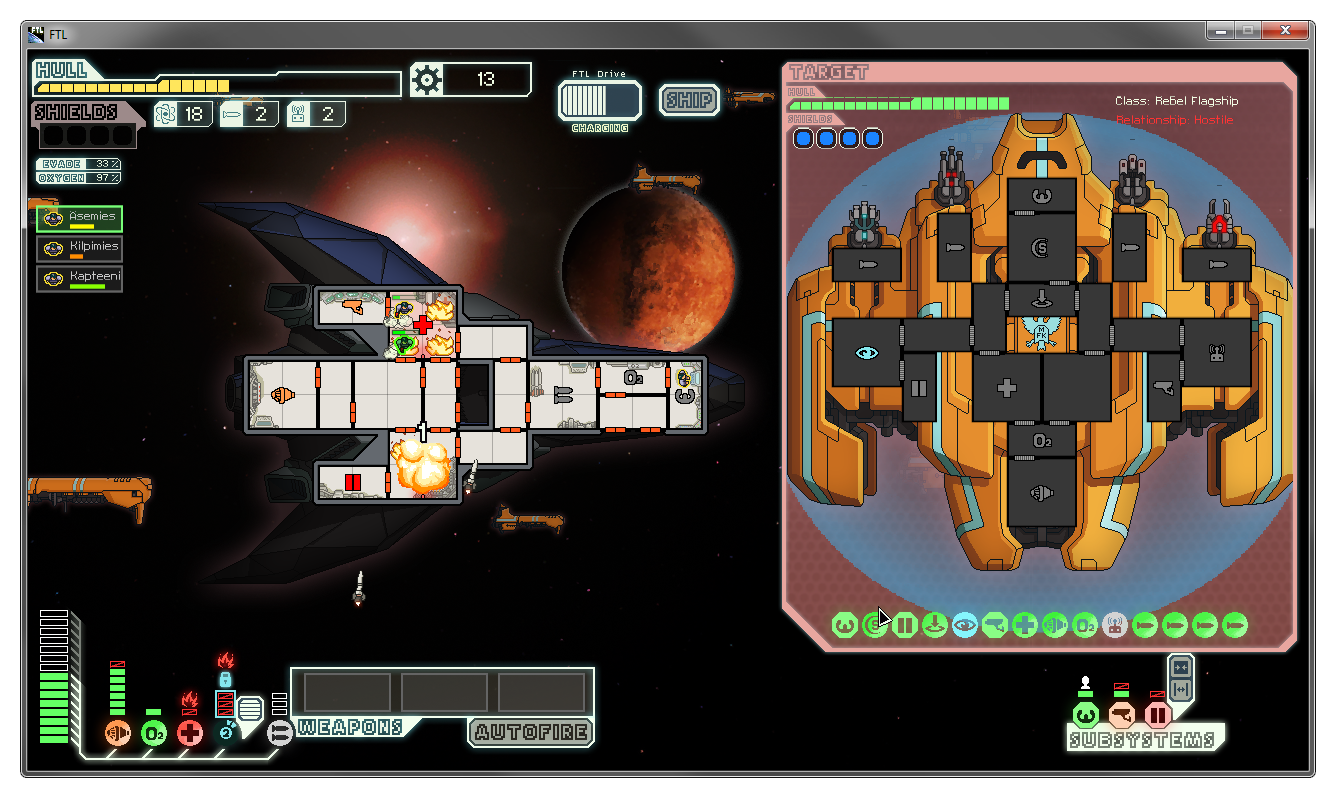1336x798 pixels.
Task: Toggle the AUTOFIRE button
Action: tap(530, 732)
